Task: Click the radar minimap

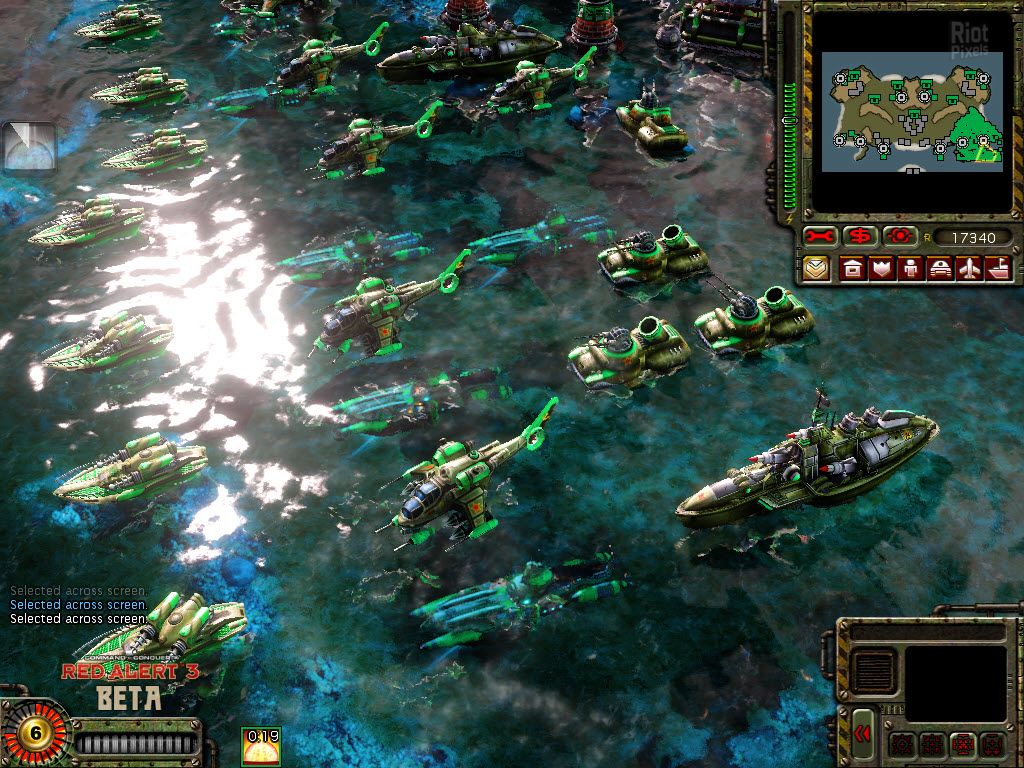Action: [911, 111]
